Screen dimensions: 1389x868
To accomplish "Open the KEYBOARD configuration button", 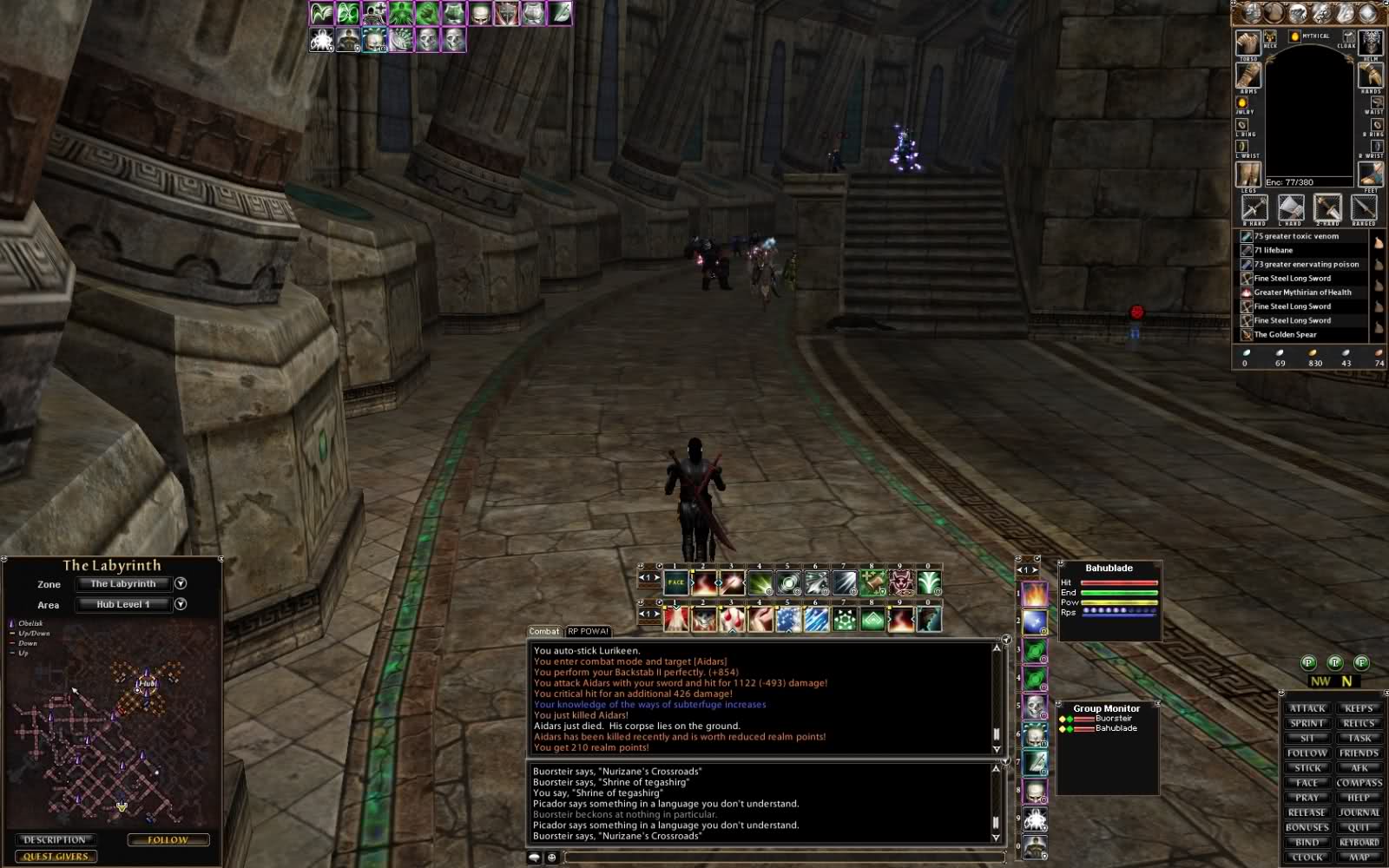I will point(1359,842).
